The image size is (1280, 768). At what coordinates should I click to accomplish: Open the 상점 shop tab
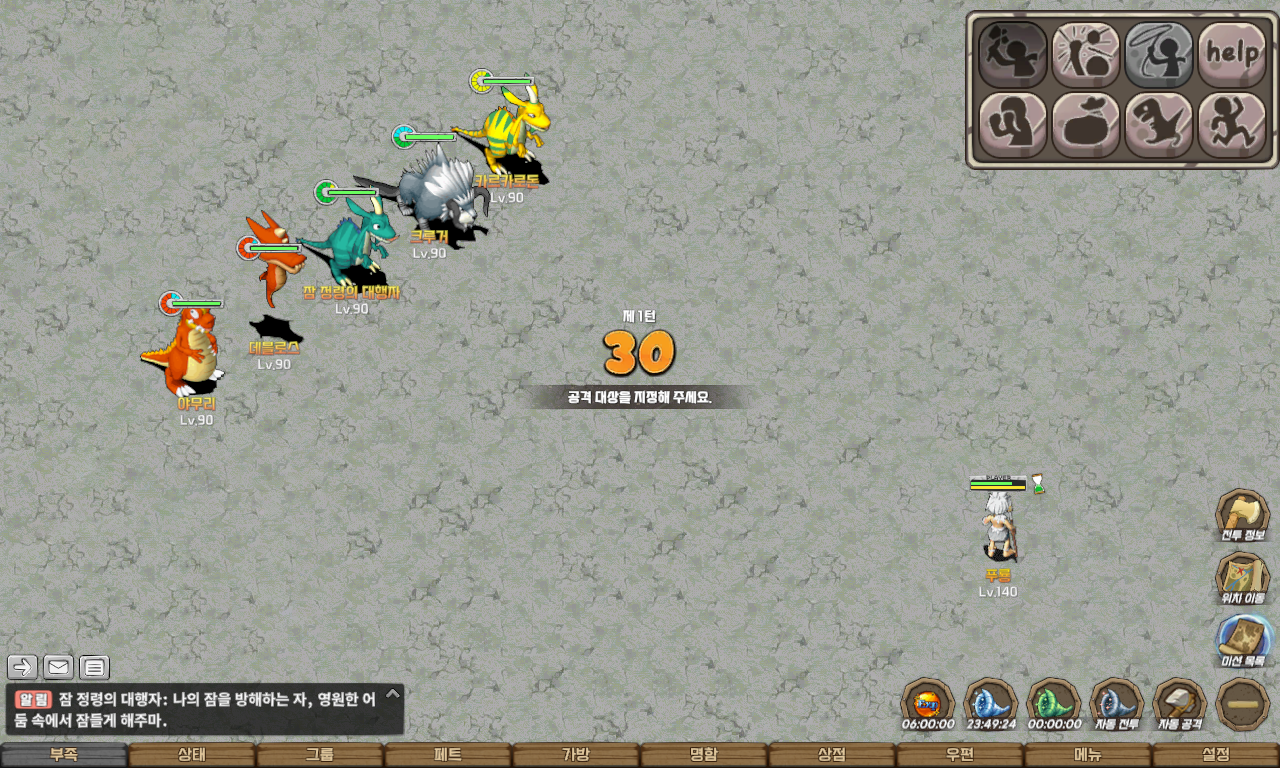pyautogui.click(x=831, y=755)
